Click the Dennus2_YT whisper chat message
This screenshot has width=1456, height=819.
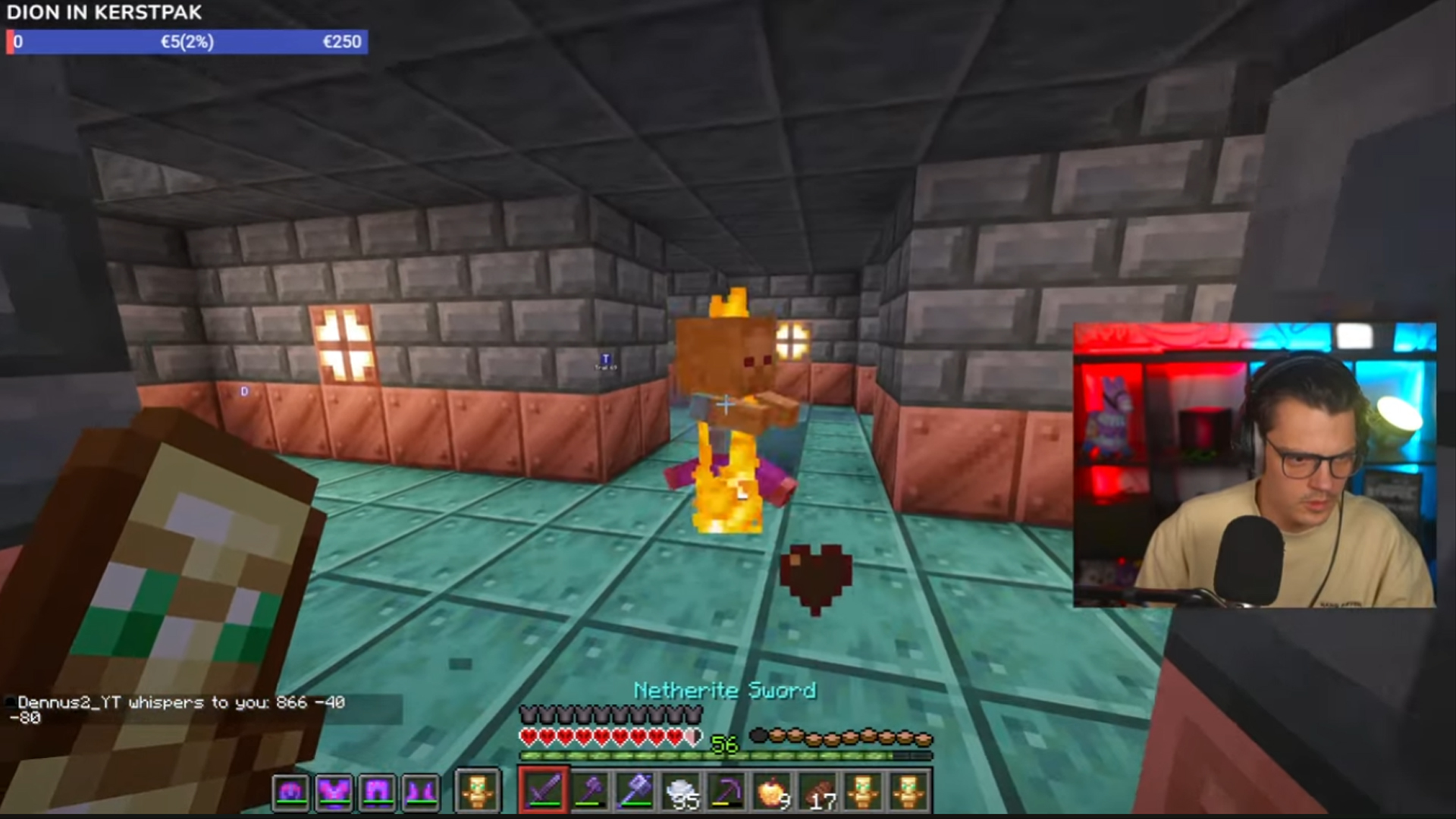pos(174,703)
